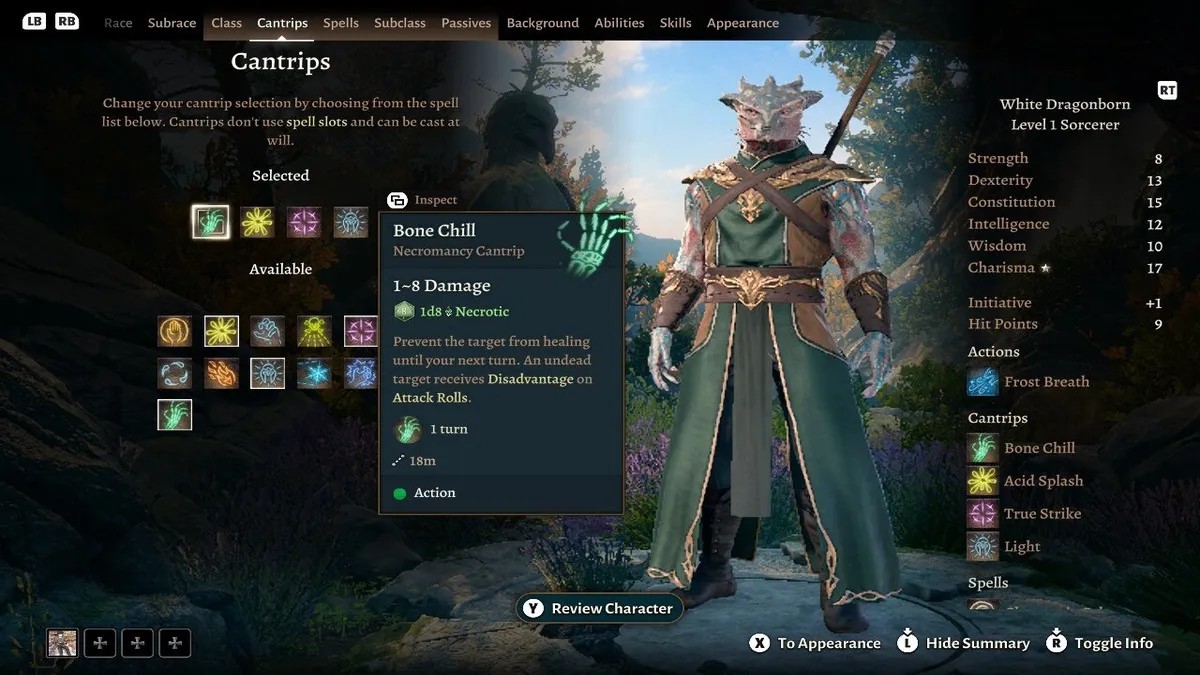This screenshot has height=675, width=1200.
Task: Select the snowflake Ray of Frost cantrip
Action: pyautogui.click(x=314, y=374)
